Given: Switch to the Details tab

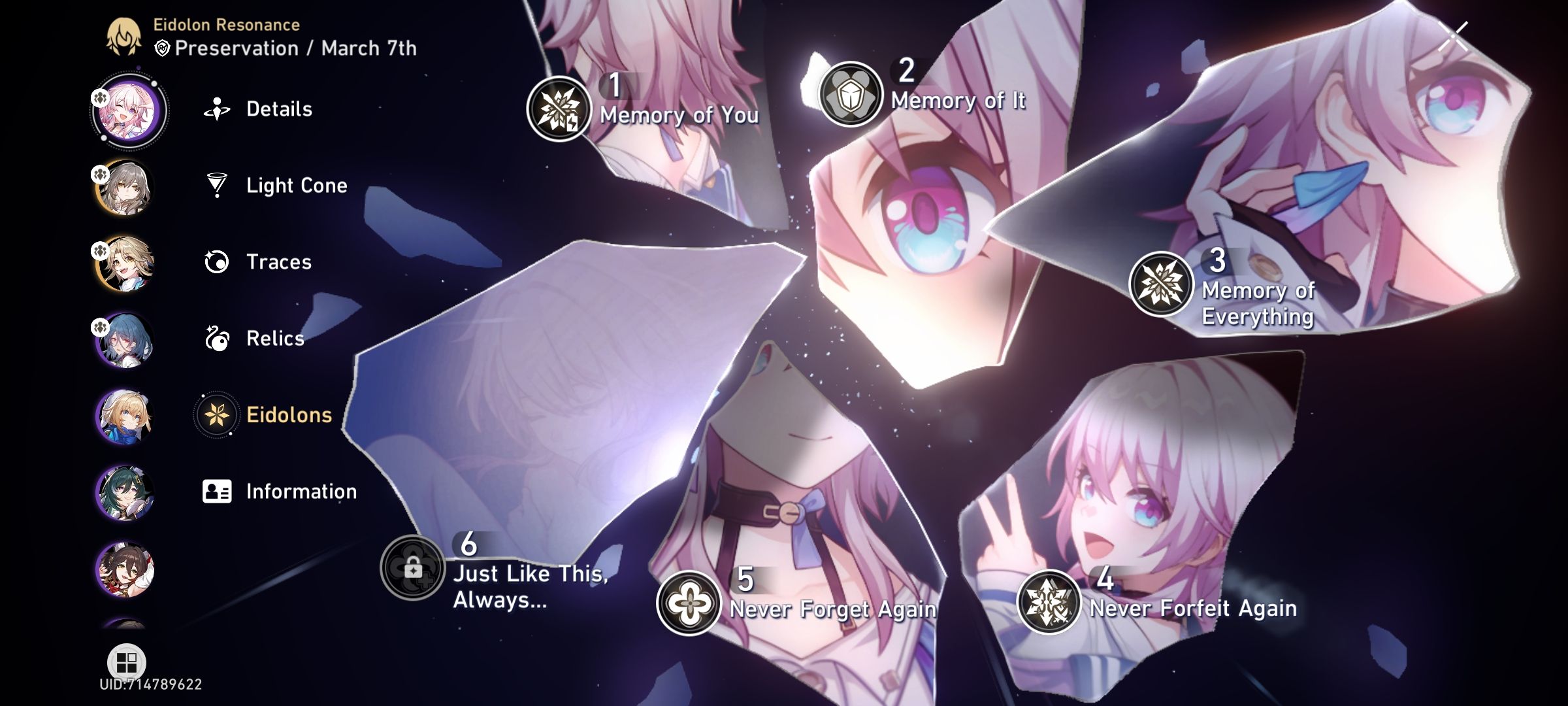Looking at the screenshot, I should pyautogui.click(x=218, y=109).
